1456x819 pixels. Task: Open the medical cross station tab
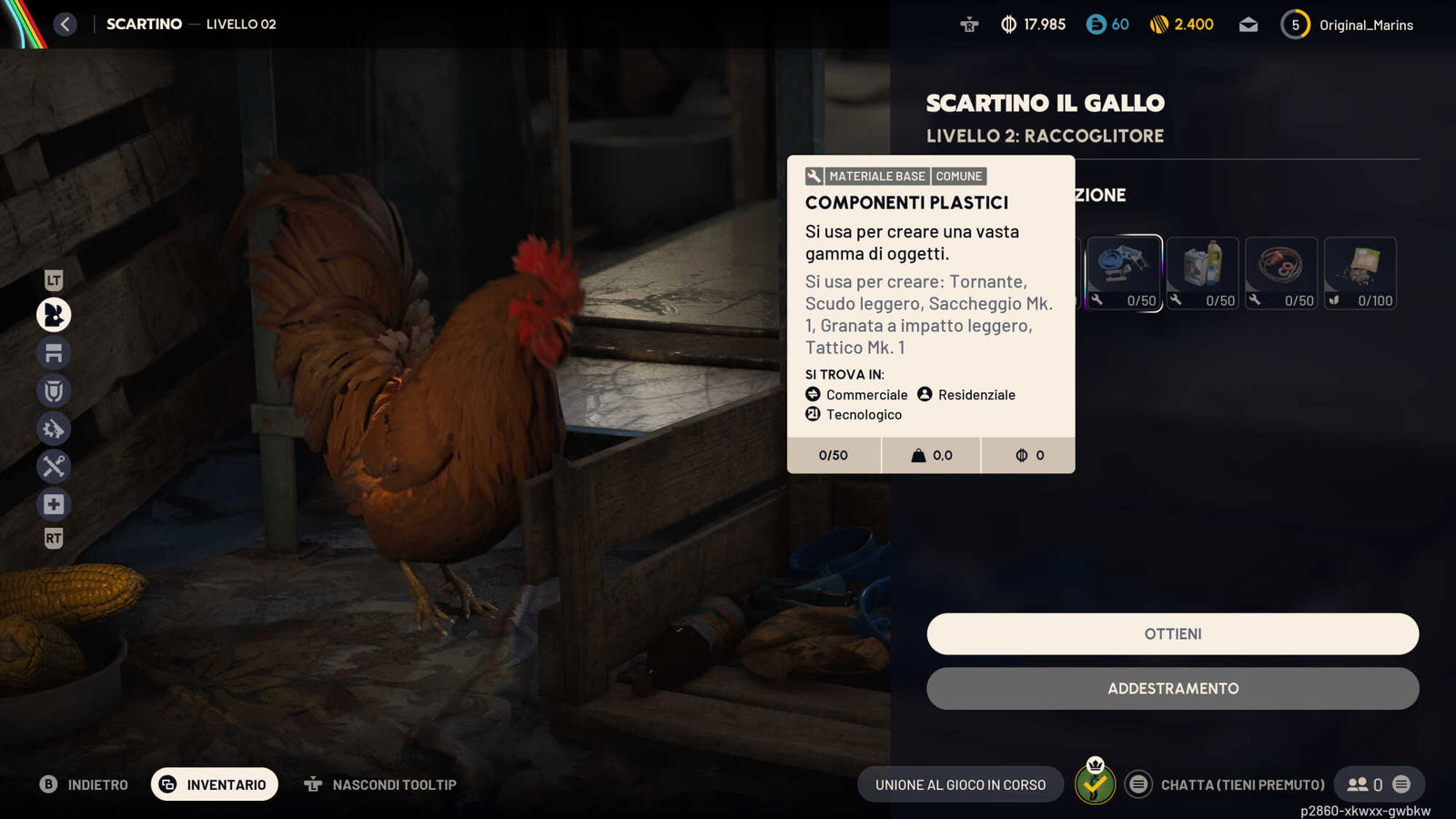coord(54,504)
